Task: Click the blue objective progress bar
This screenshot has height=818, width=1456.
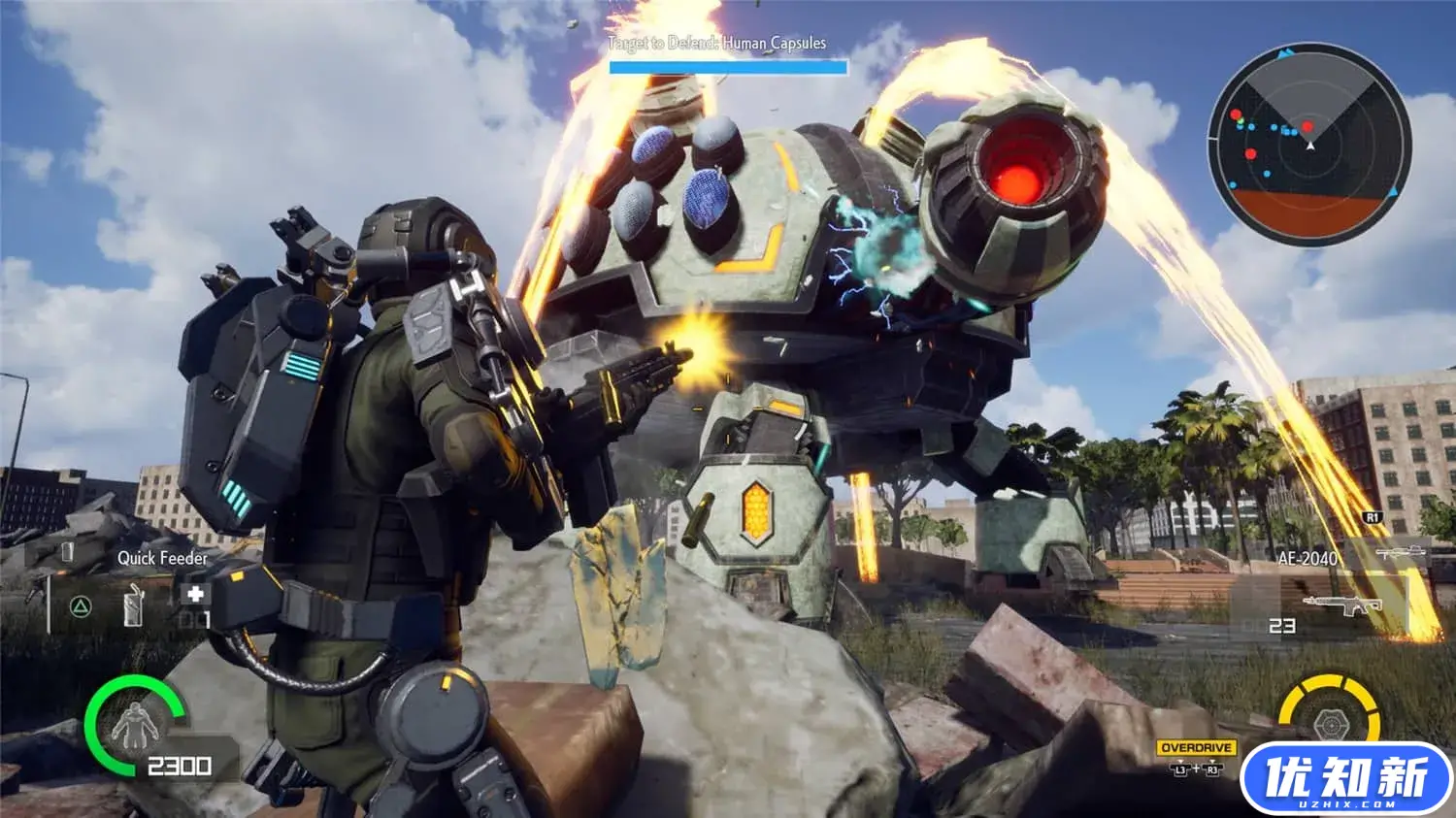Action: click(x=726, y=66)
